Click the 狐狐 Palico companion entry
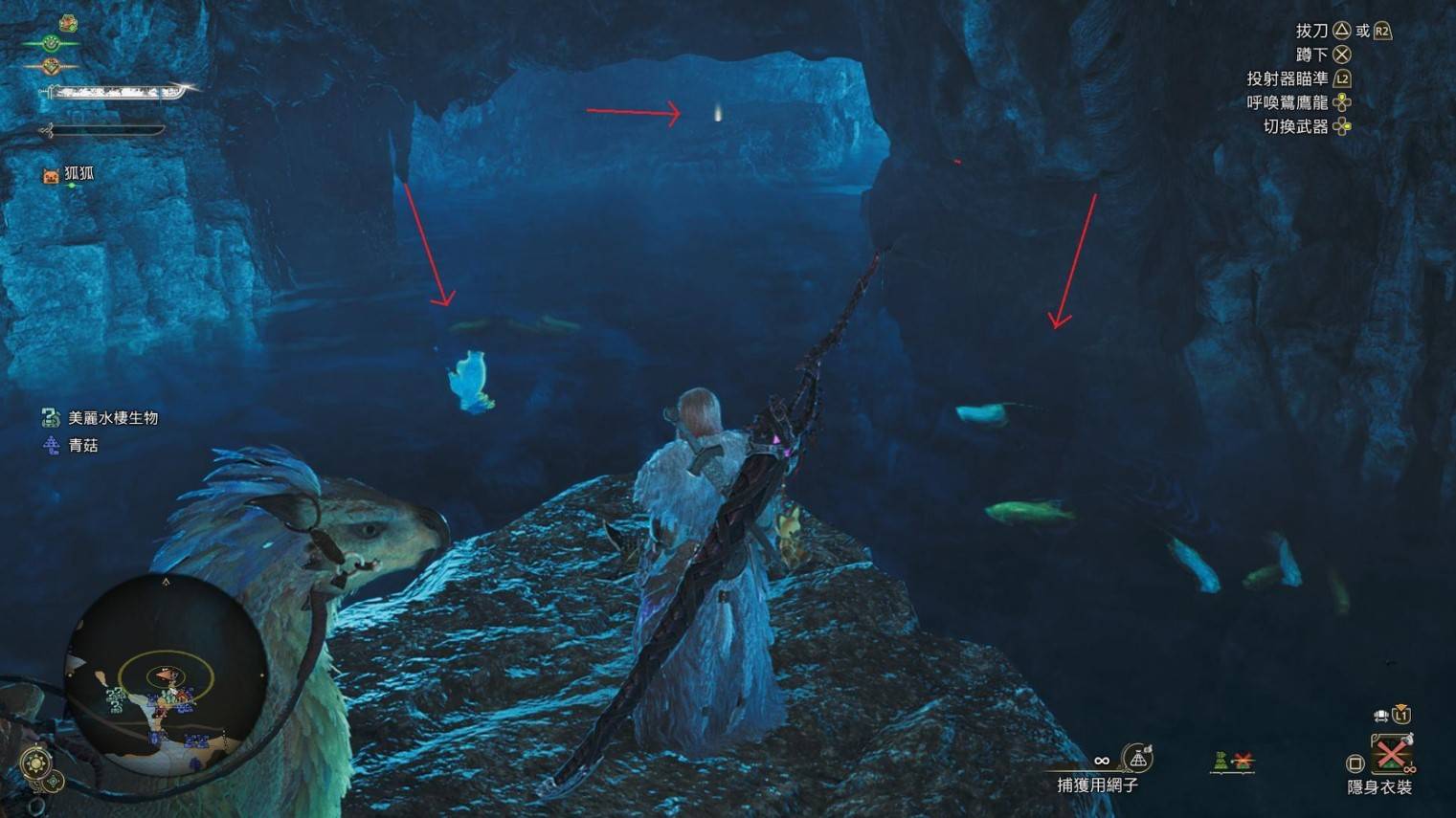This screenshot has height=818, width=1456. click(69, 174)
